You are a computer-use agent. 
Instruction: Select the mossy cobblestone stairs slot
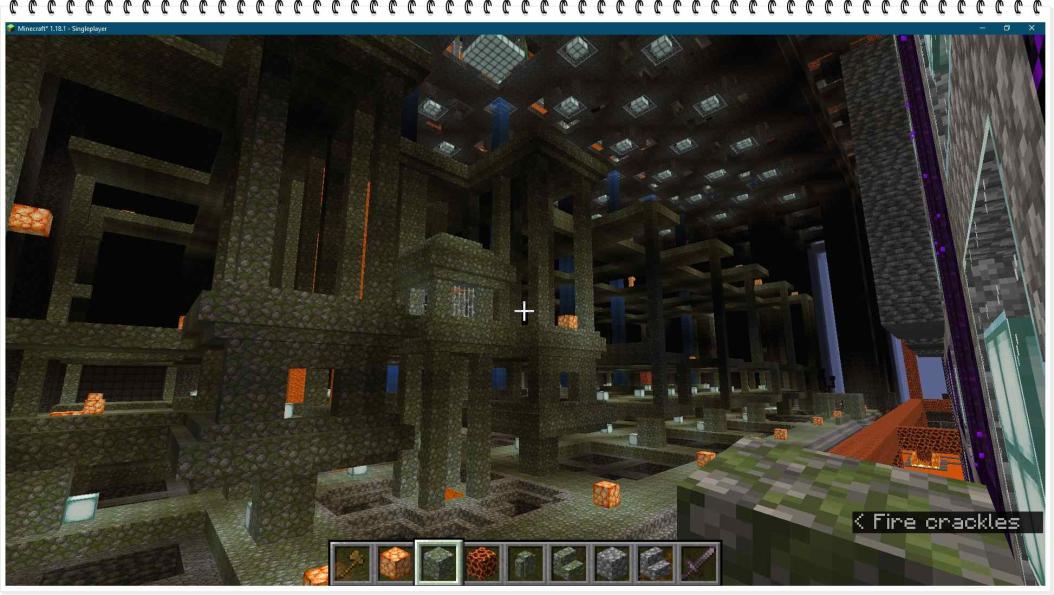[568, 564]
